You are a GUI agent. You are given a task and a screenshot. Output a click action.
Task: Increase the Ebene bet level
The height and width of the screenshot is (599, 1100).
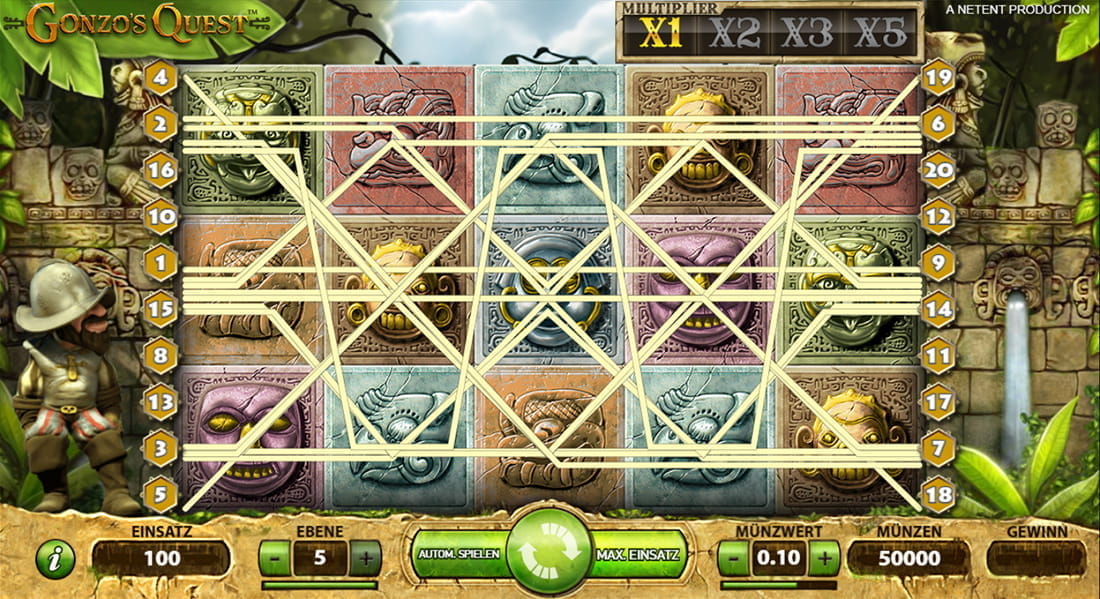pyautogui.click(x=366, y=558)
